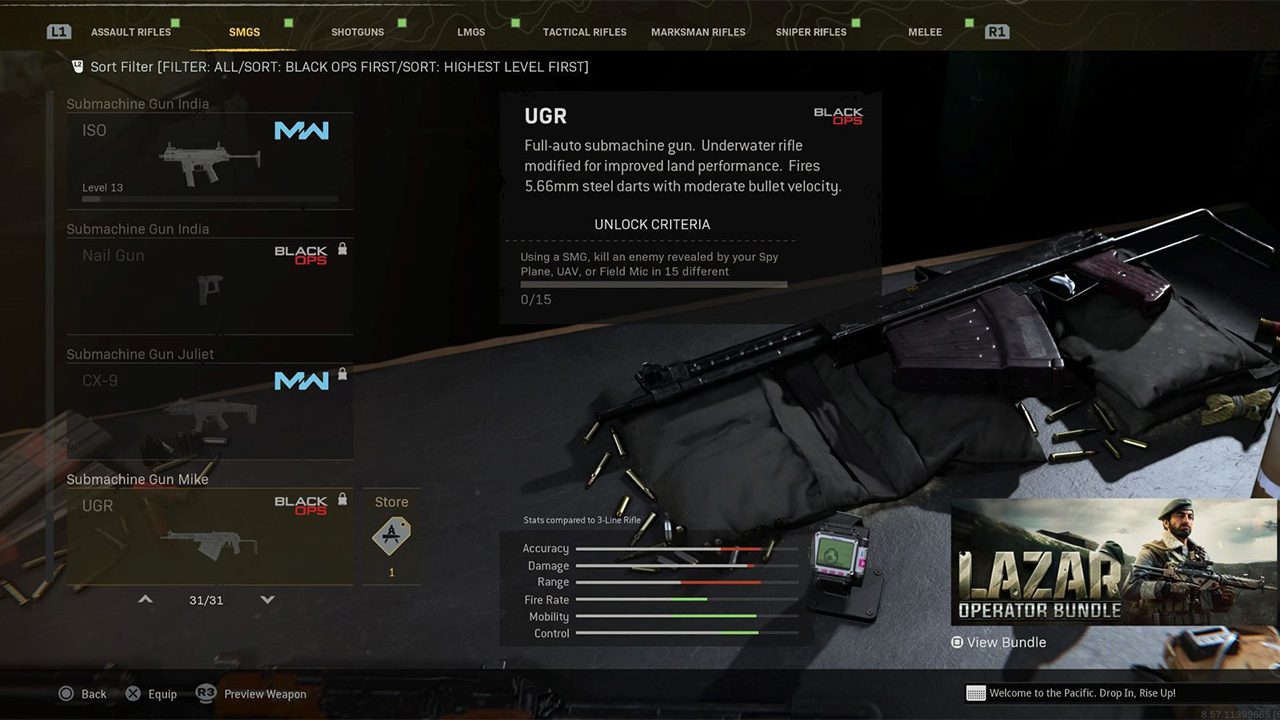Pick the UGR submachine gun tile
The width and height of the screenshot is (1280, 720).
[210, 536]
